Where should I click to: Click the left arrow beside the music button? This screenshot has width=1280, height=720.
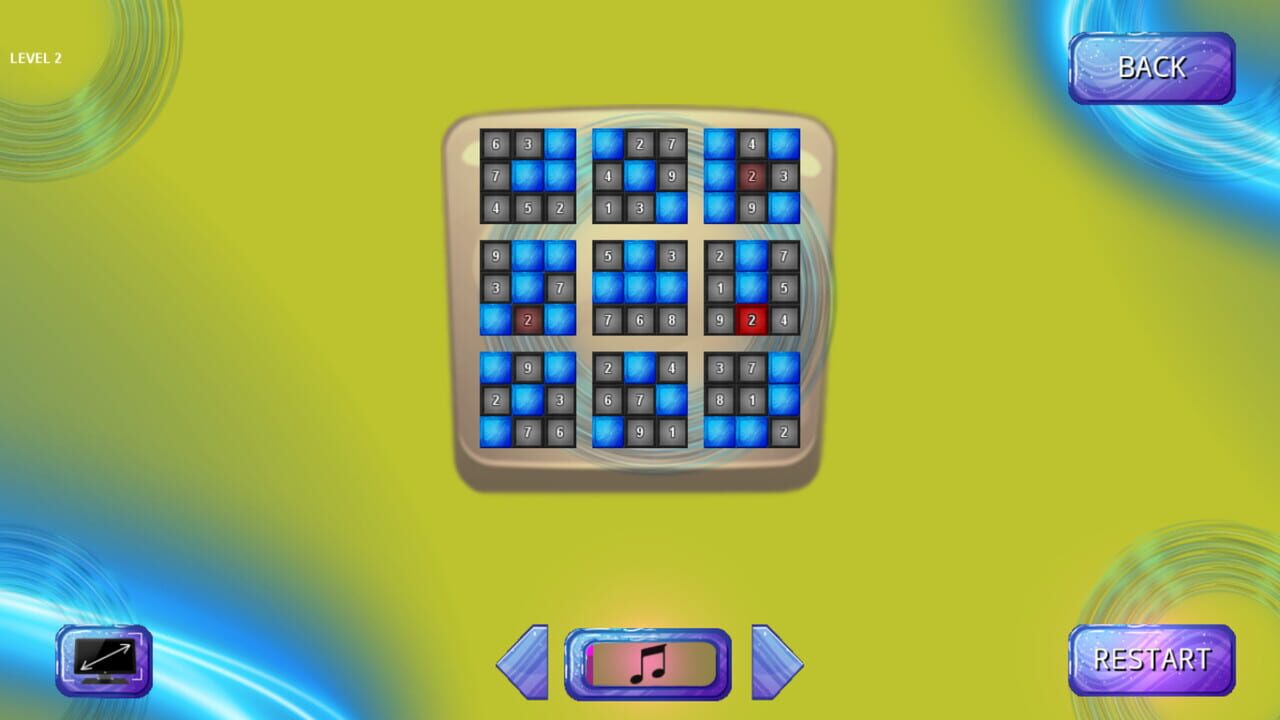tap(524, 661)
